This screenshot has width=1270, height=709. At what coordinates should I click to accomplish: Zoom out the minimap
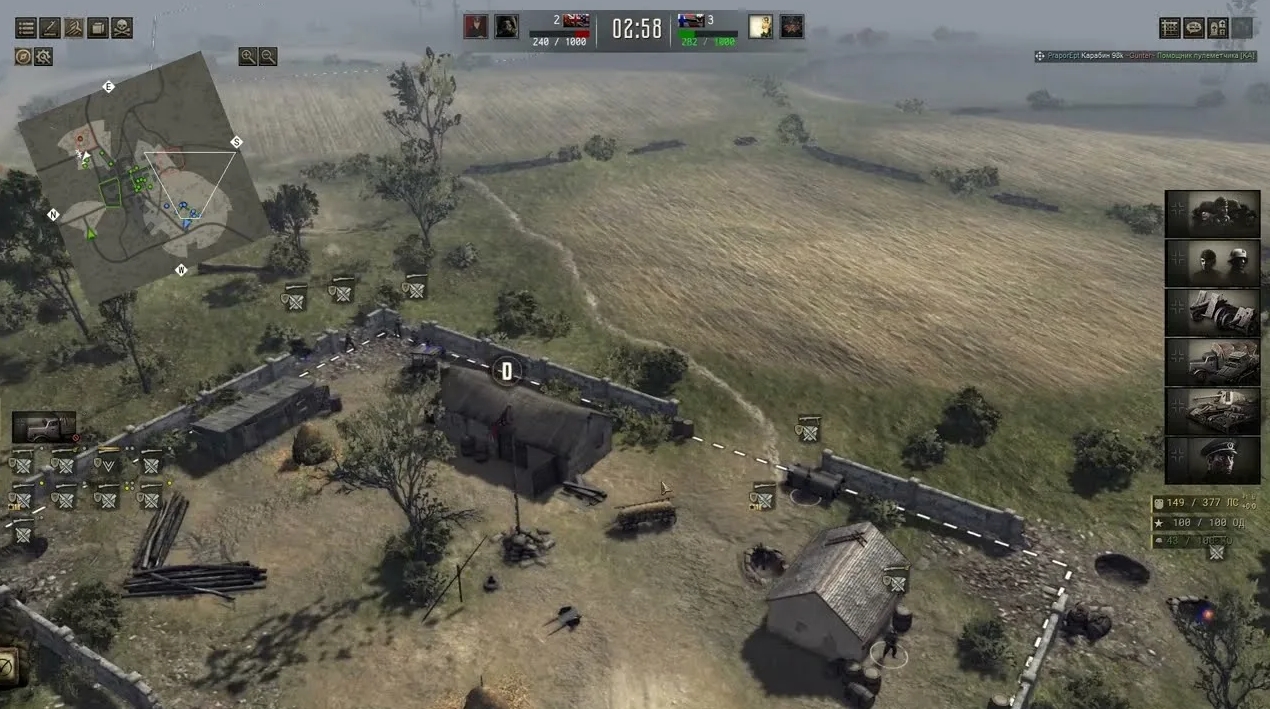(268, 57)
